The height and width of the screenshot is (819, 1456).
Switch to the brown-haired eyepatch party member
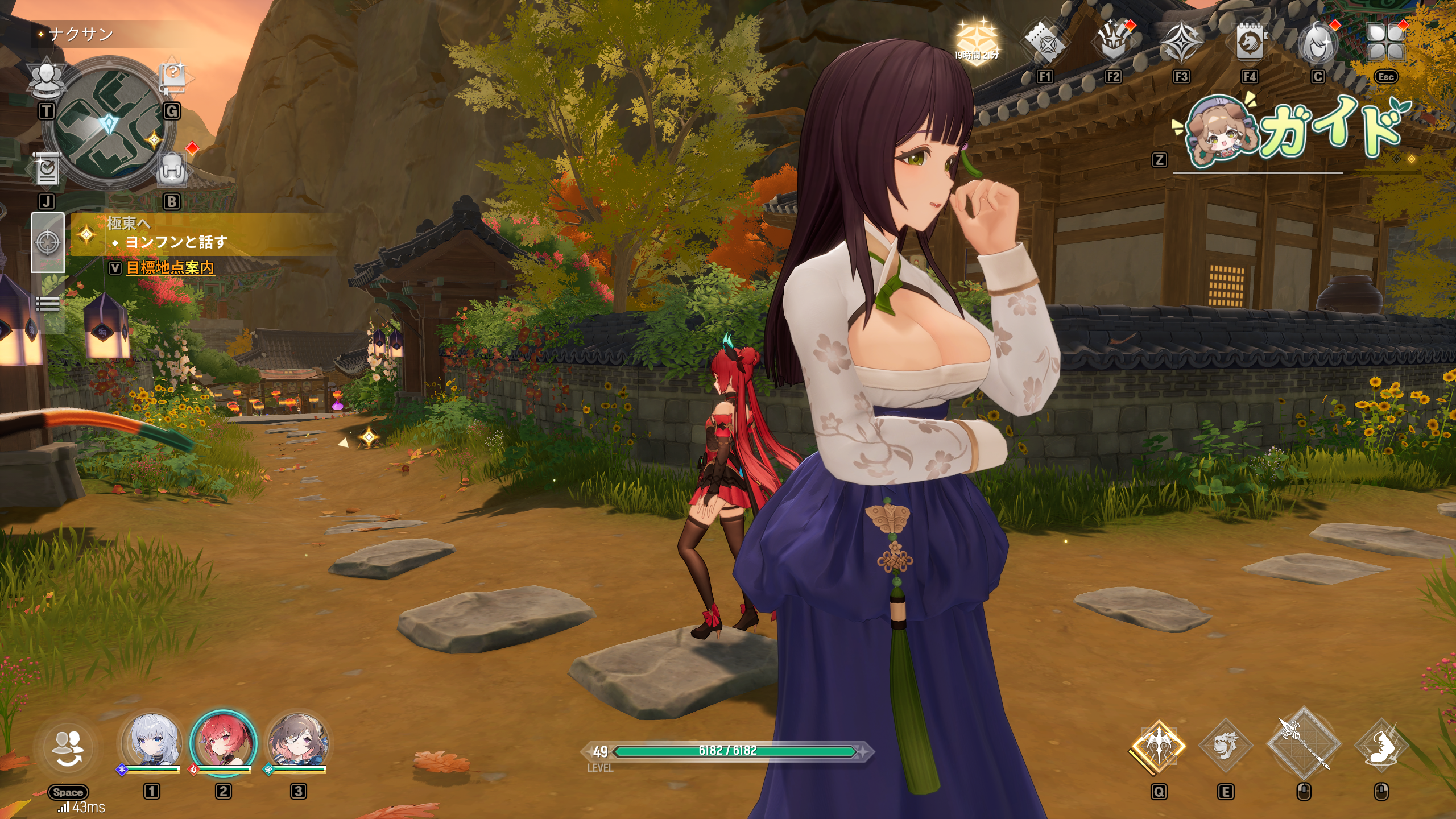298,742
